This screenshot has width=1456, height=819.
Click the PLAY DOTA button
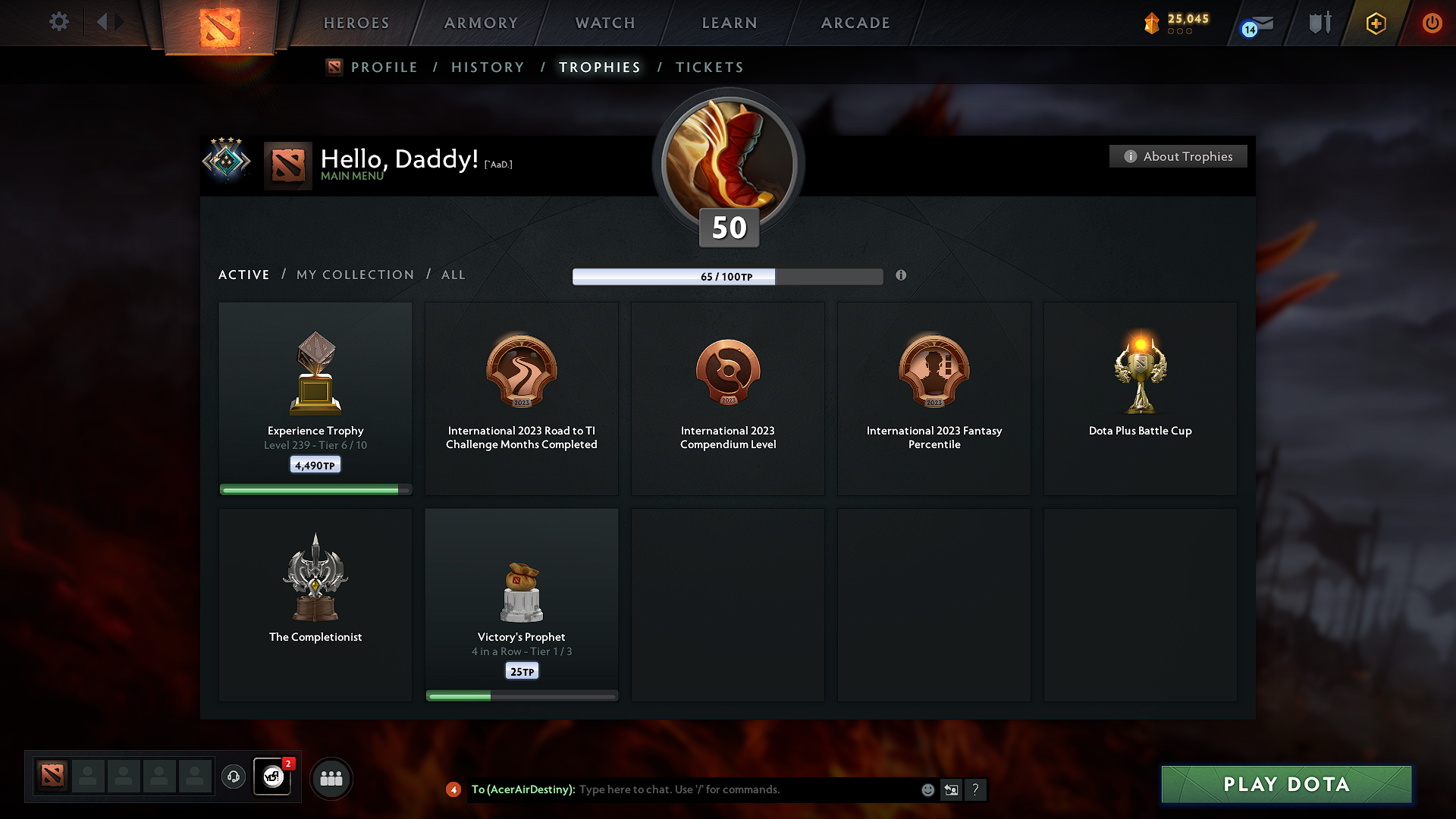[x=1286, y=784]
